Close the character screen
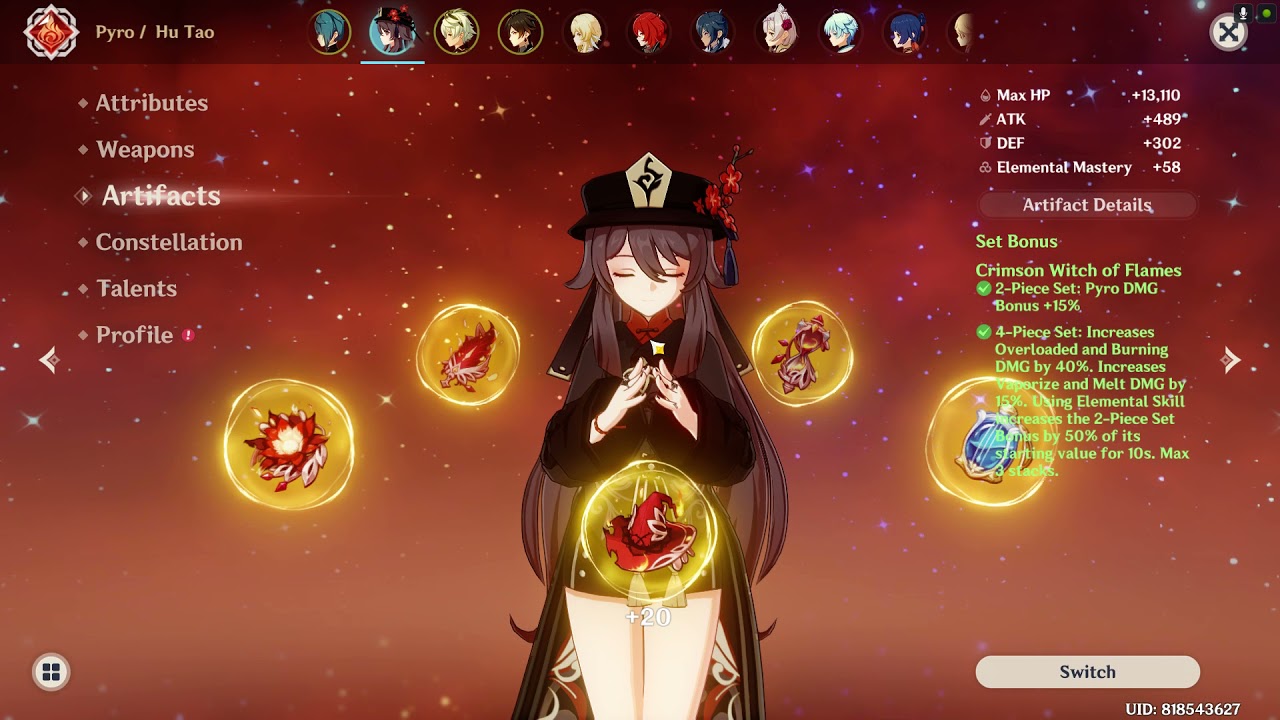Image resolution: width=1280 pixels, height=720 pixels. coord(1228,33)
